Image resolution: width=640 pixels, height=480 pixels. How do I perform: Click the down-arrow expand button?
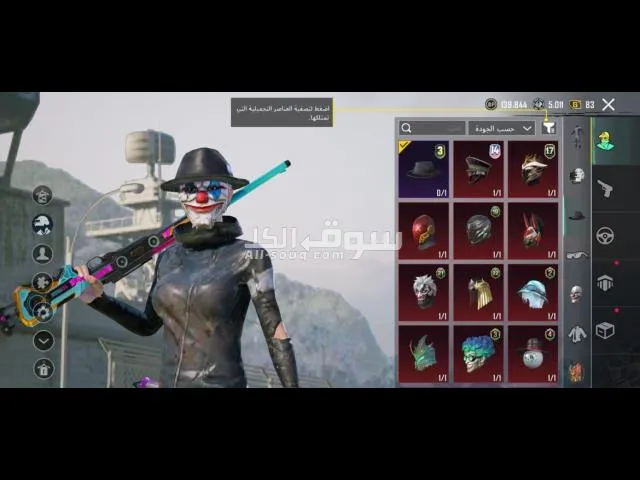pos(43,340)
